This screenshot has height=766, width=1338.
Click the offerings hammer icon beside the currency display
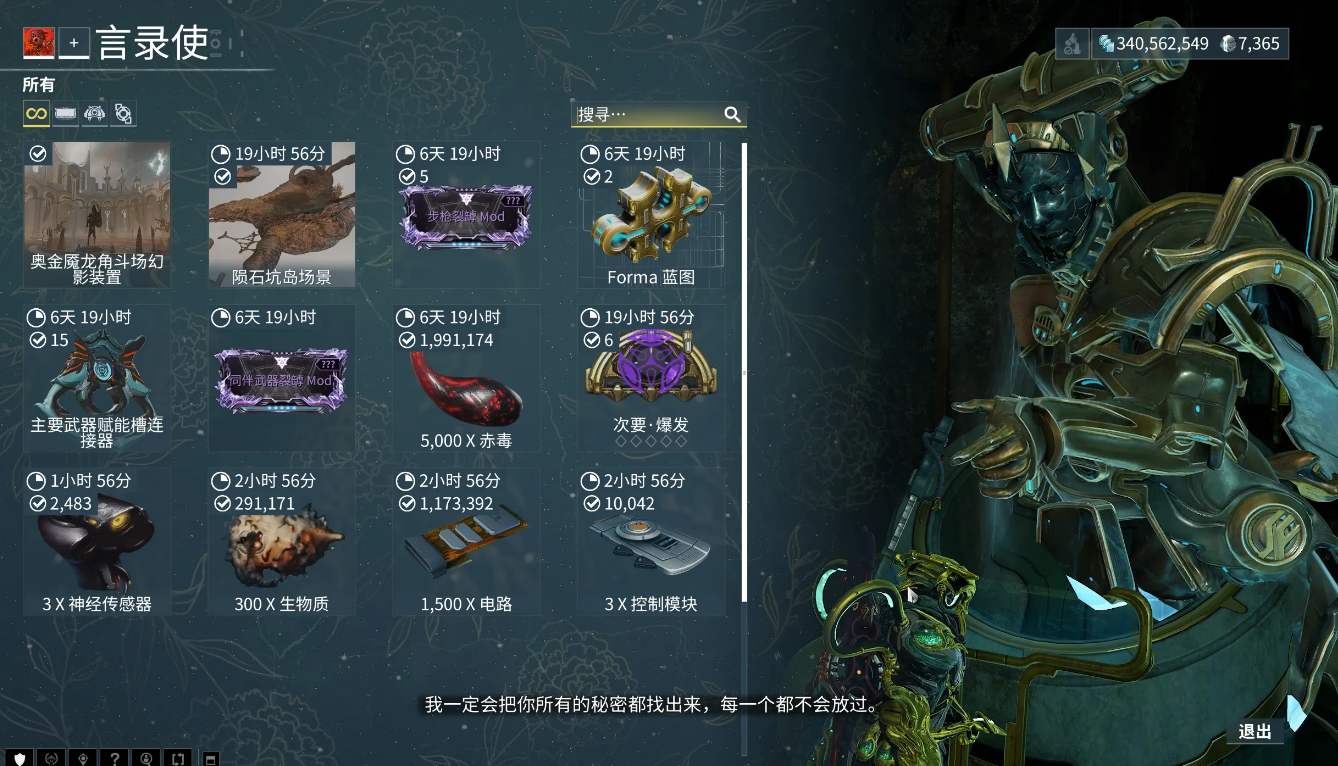[1071, 43]
